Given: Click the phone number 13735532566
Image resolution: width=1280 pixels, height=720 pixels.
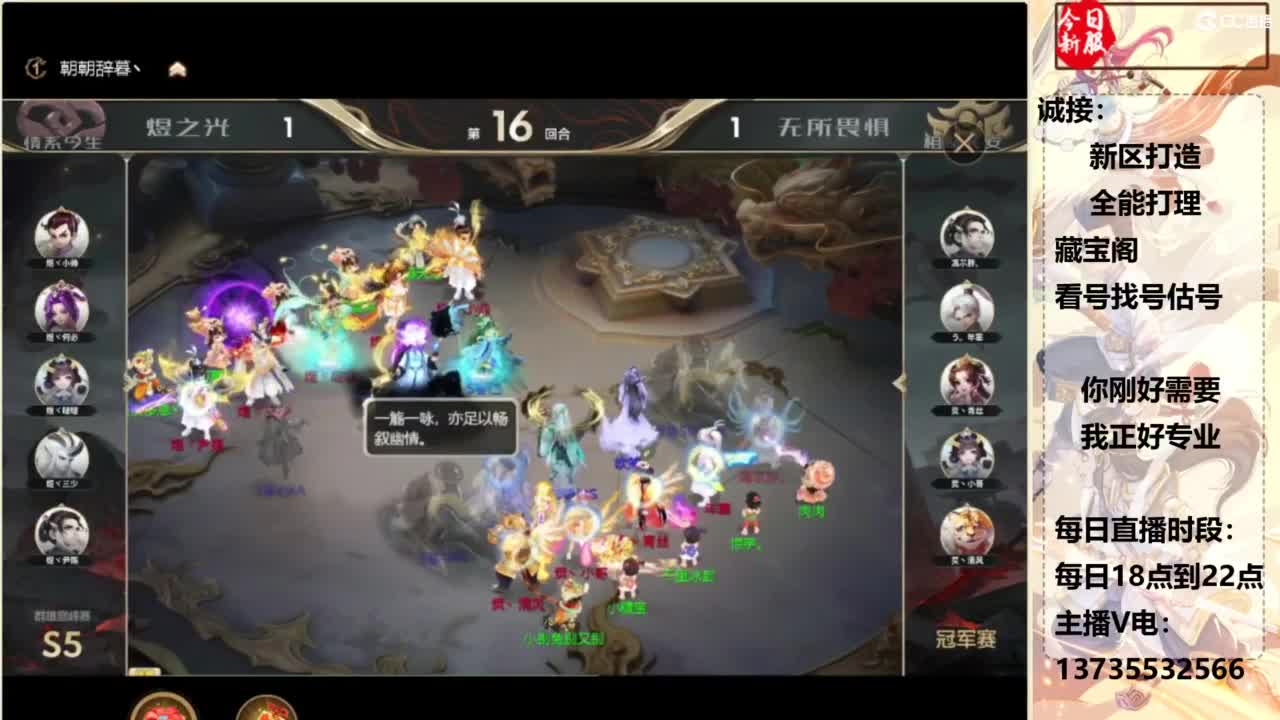Looking at the screenshot, I should (x=1148, y=666).
